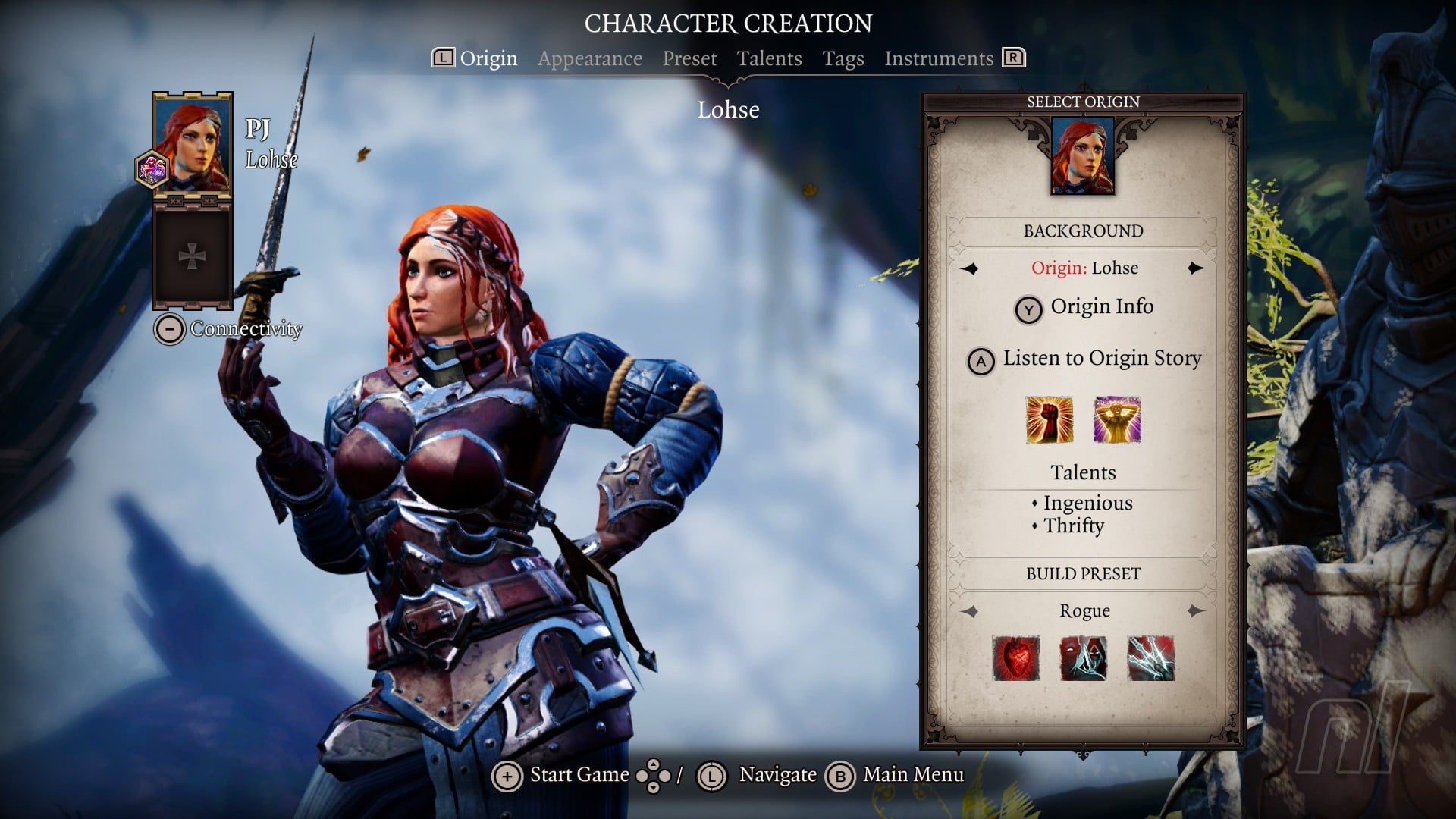Image resolution: width=1456 pixels, height=819 pixels.
Task: Inspect the red heart Rogue skill
Action: pos(1016,658)
